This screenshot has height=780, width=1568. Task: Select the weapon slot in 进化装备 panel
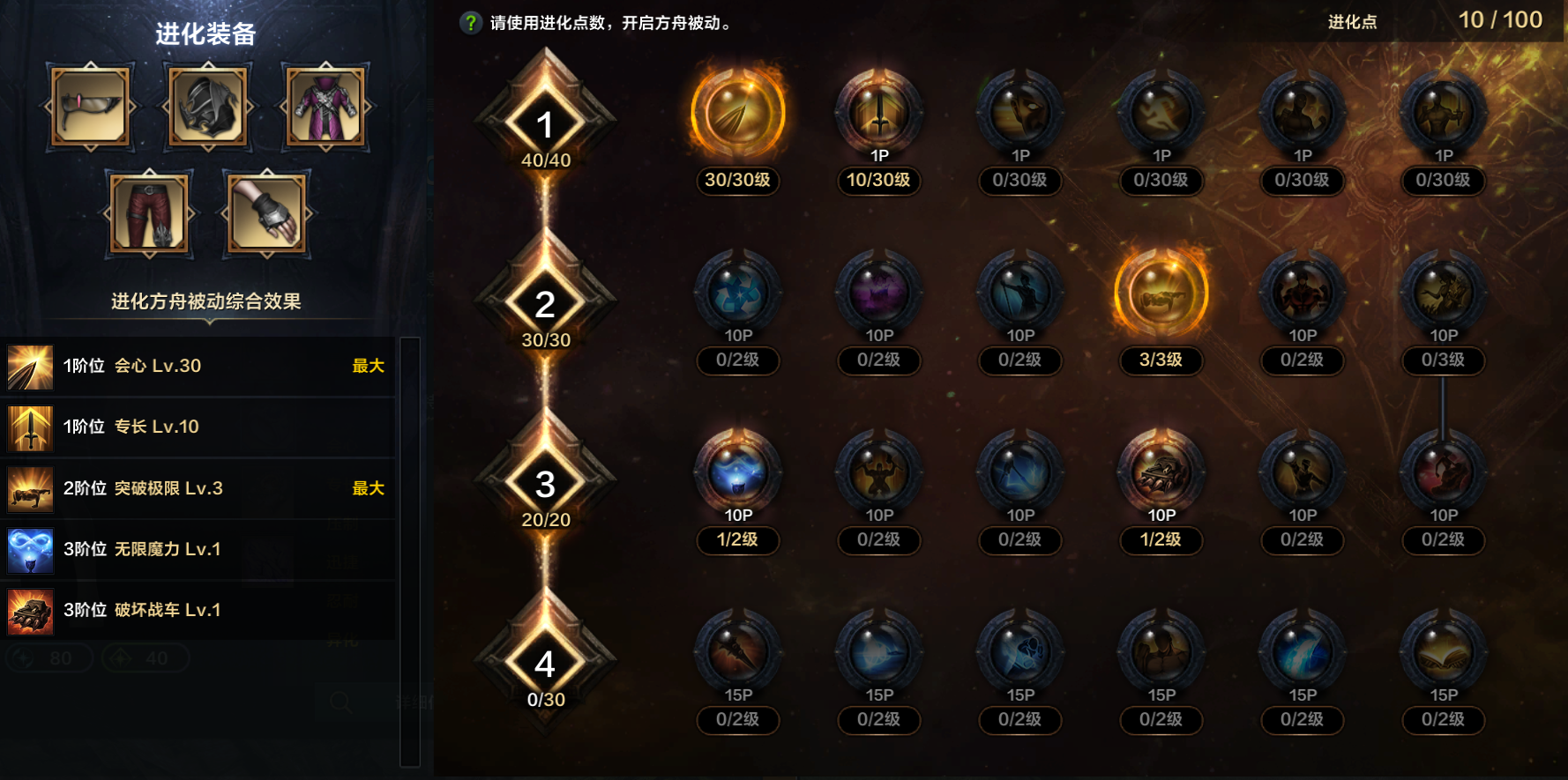coord(89,106)
